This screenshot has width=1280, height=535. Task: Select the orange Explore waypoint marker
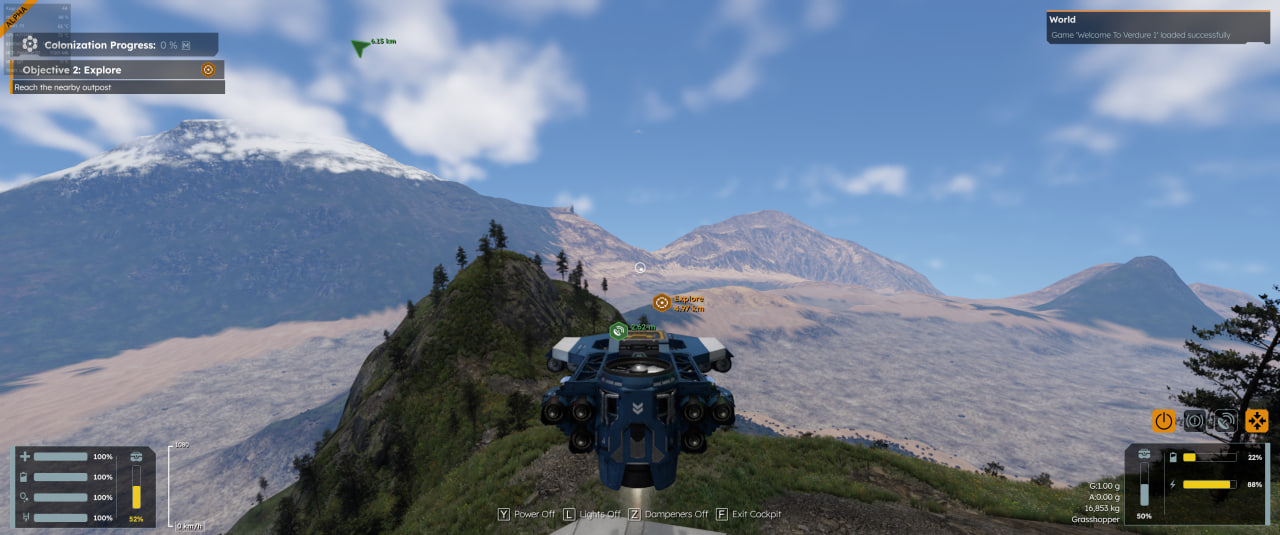pyautogui.click(x=662, y=302)
